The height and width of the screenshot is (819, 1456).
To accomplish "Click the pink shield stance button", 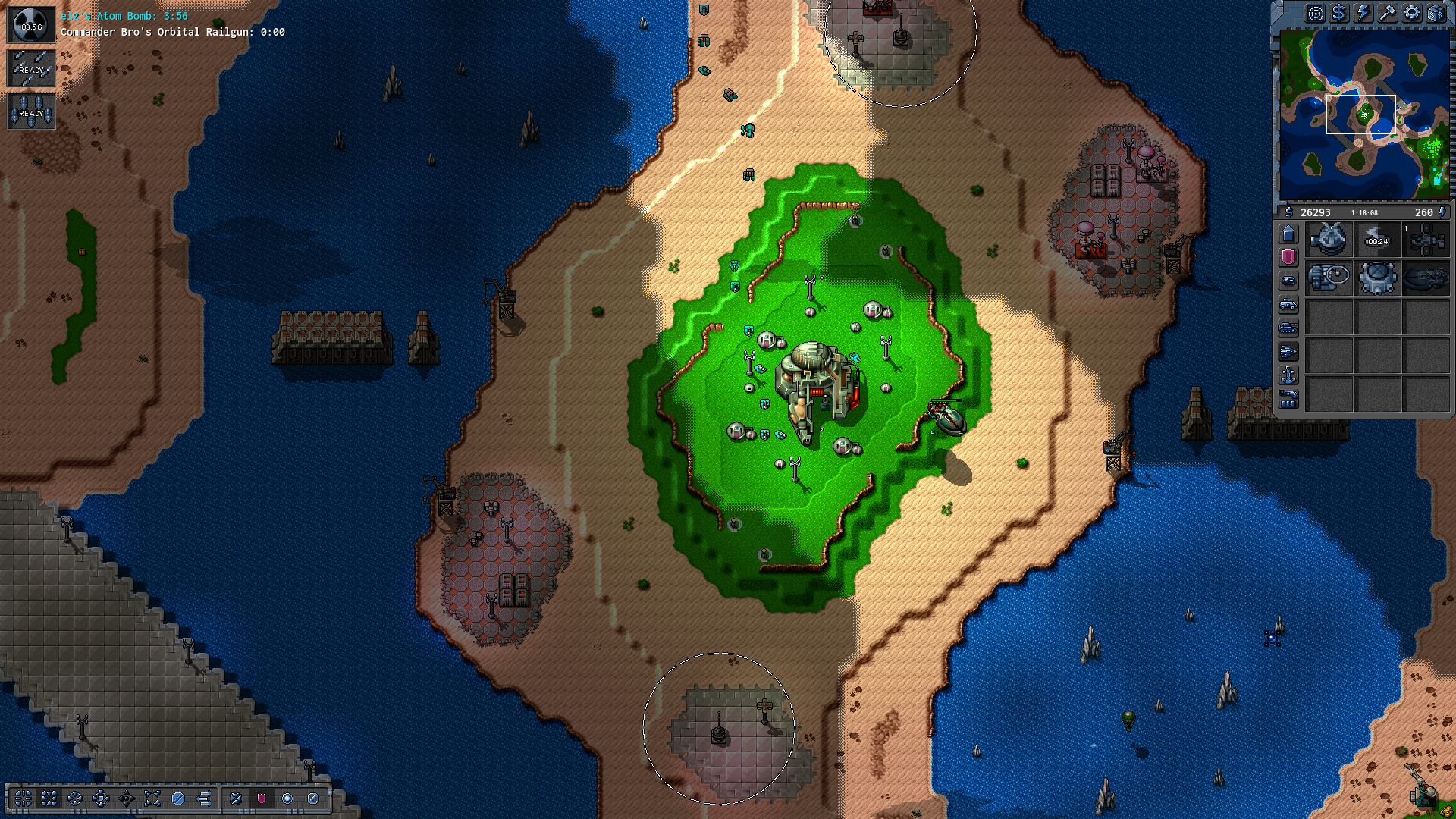I will tap(261, 798).
